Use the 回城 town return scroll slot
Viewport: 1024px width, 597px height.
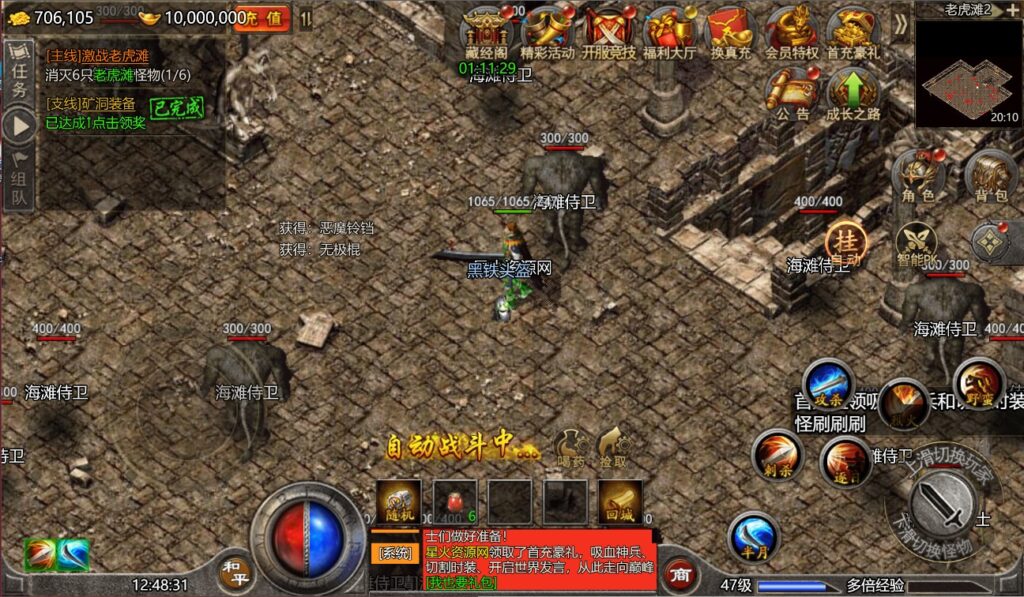tap(620, 502)
